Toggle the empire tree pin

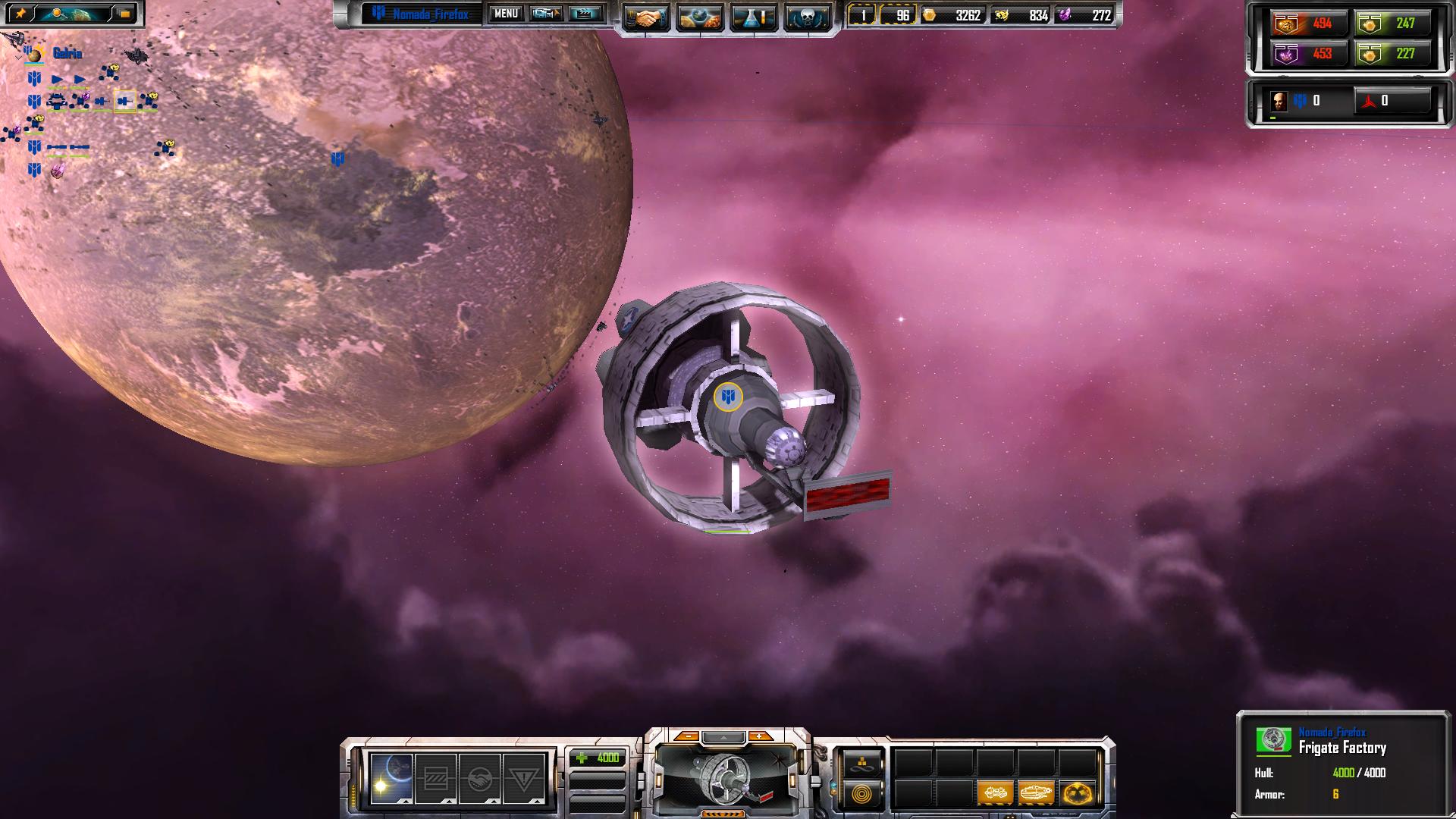tap(20, 14)
